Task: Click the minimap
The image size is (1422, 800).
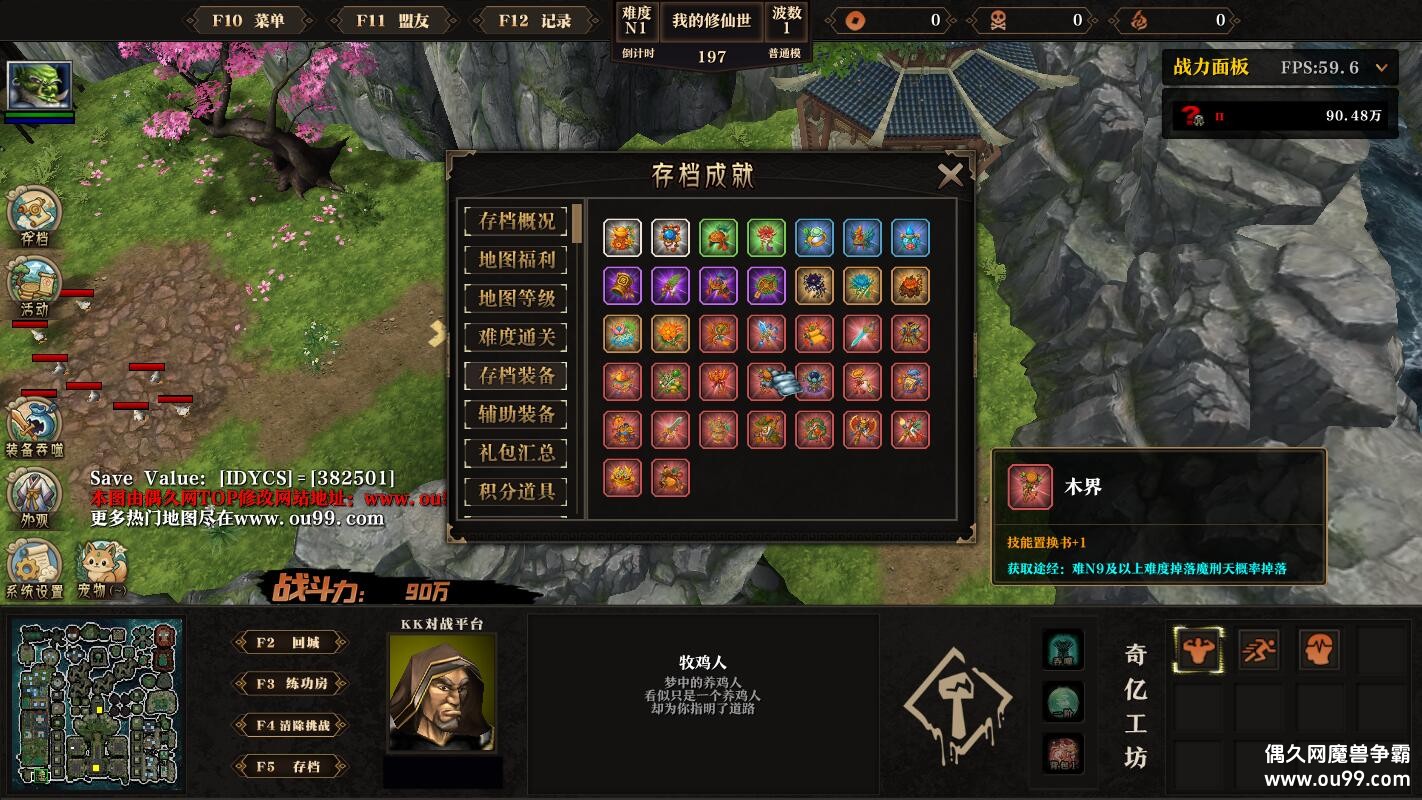Action: [97, 704]
